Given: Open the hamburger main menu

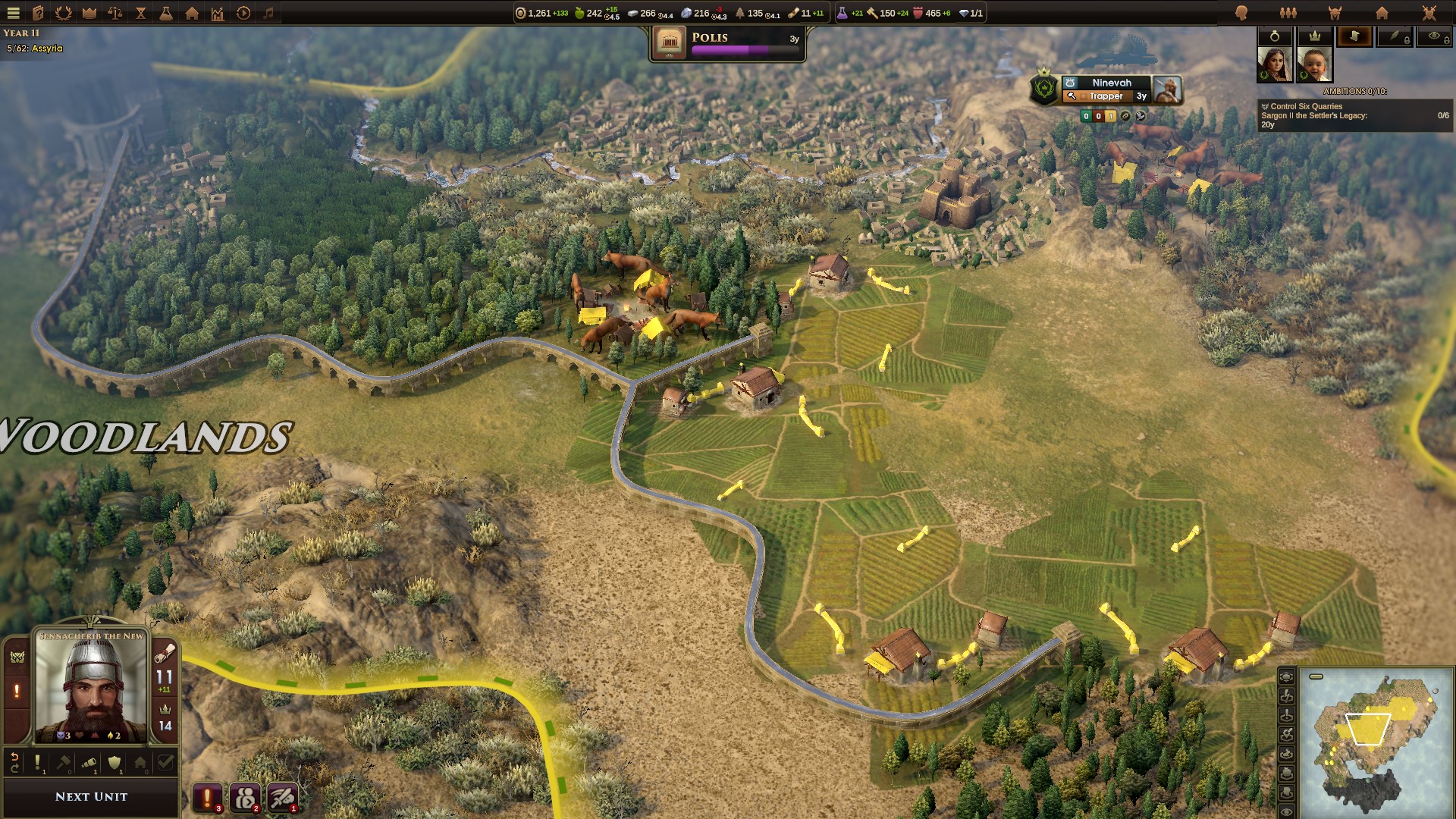Looking at the screenshot, I should click(13, 13).
